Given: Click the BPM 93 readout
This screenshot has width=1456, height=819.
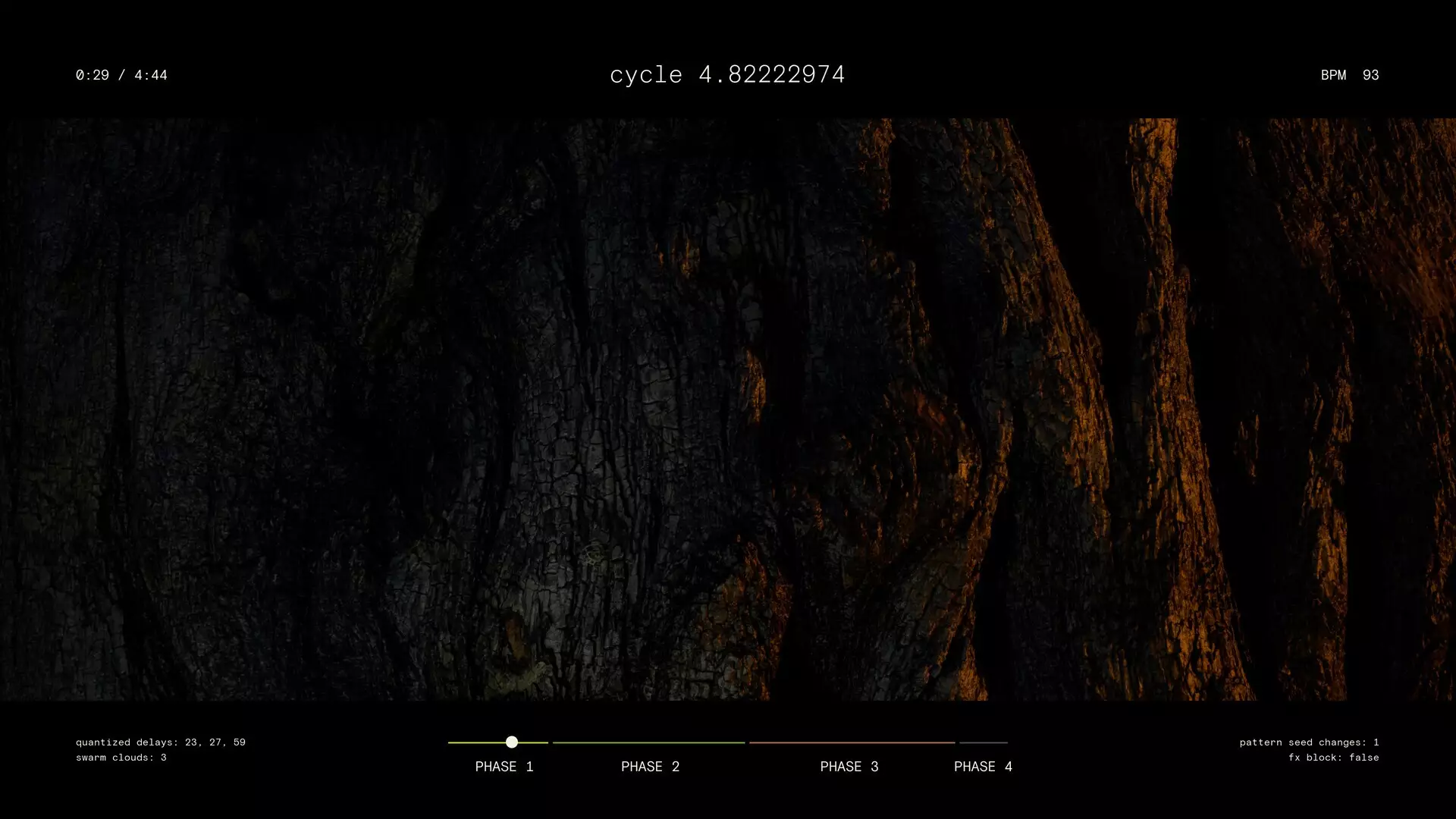Looking at the screenshot, I should pos(1349,74).
